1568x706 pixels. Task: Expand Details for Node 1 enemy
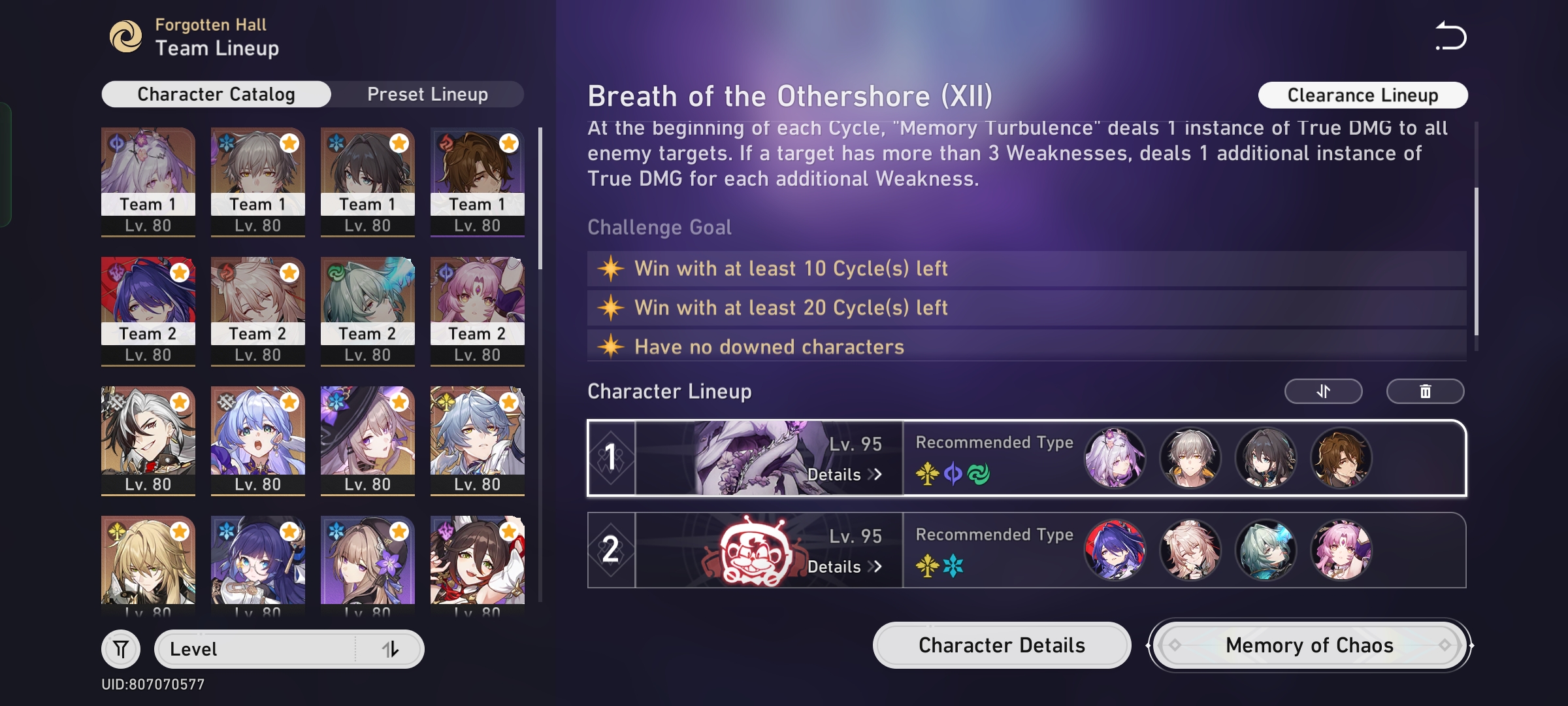(846, 475)
